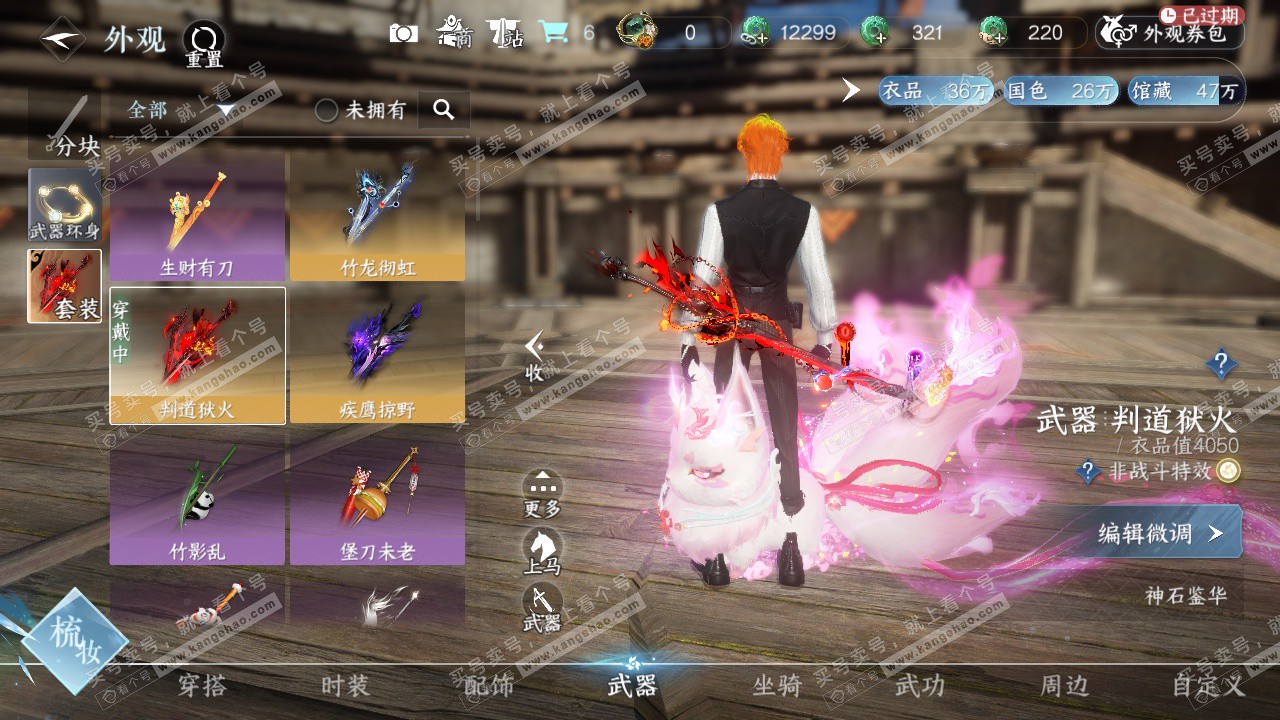Reset appearance with the 重置 button

click(204, 44)
